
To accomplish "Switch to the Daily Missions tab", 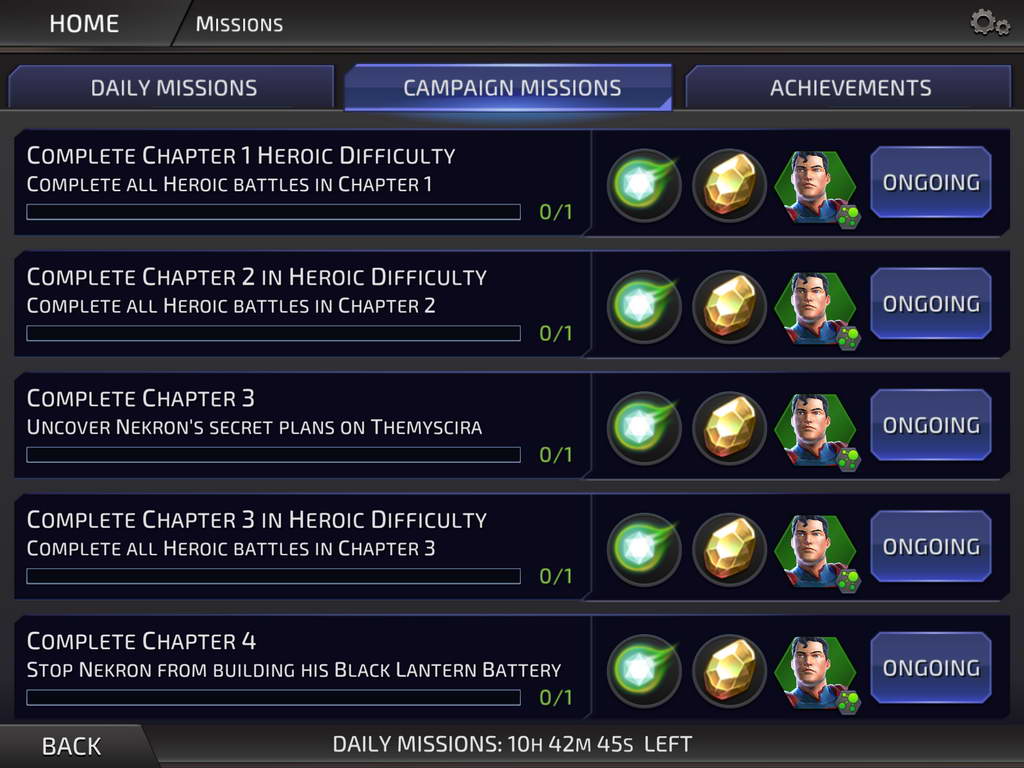I will tap(173, 88).
